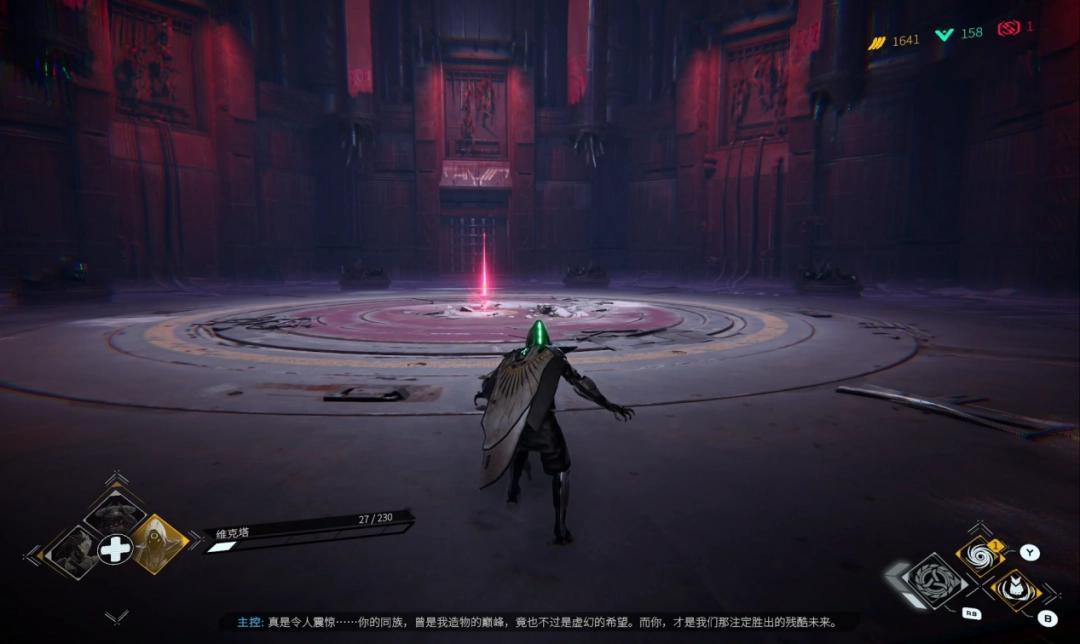Click the teal chevron currency icon
The height and width of the screenshot is (644, 1080).
(x=944, y=34)
